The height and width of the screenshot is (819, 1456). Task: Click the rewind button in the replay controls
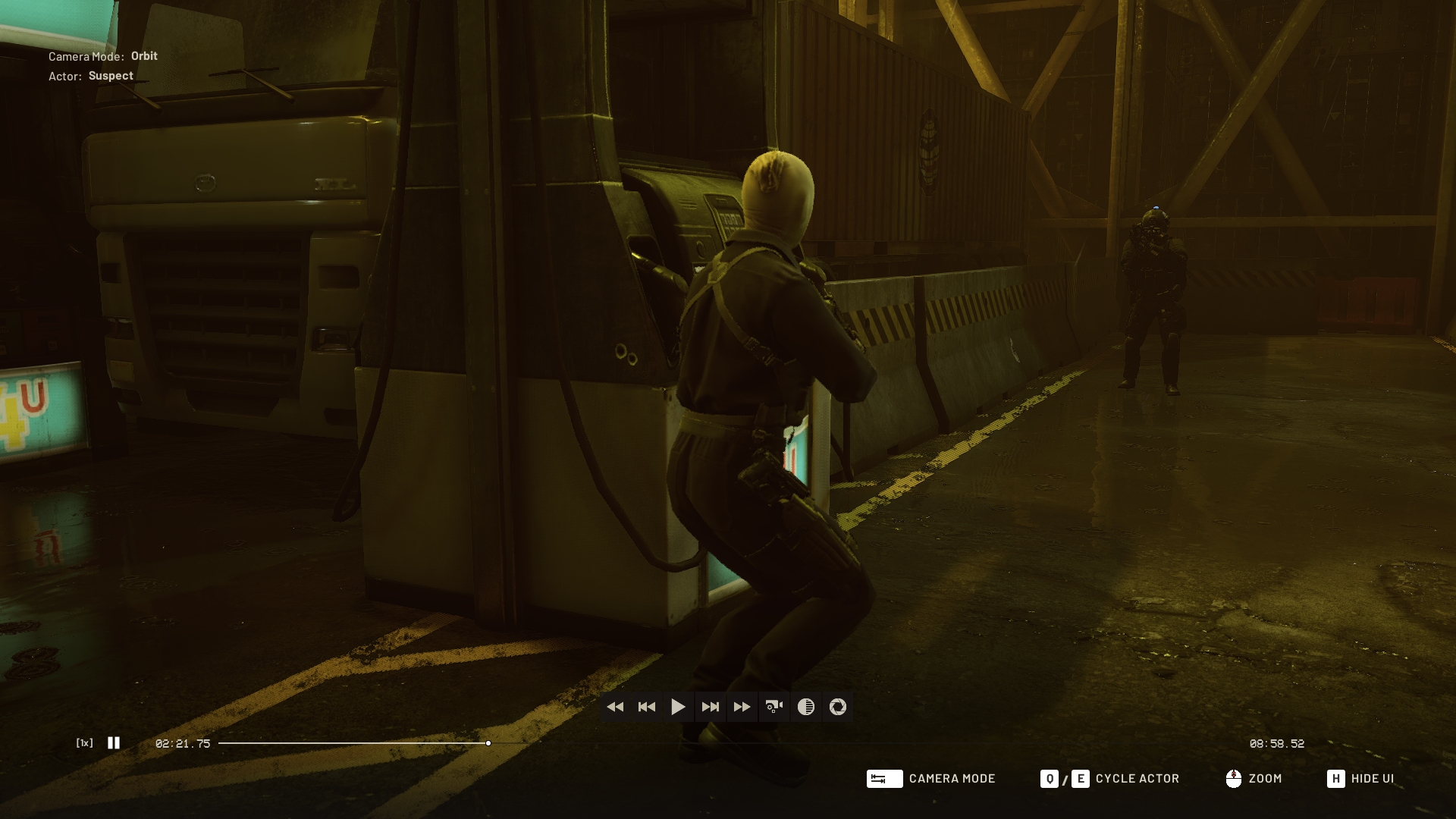[x=615, y=707]
